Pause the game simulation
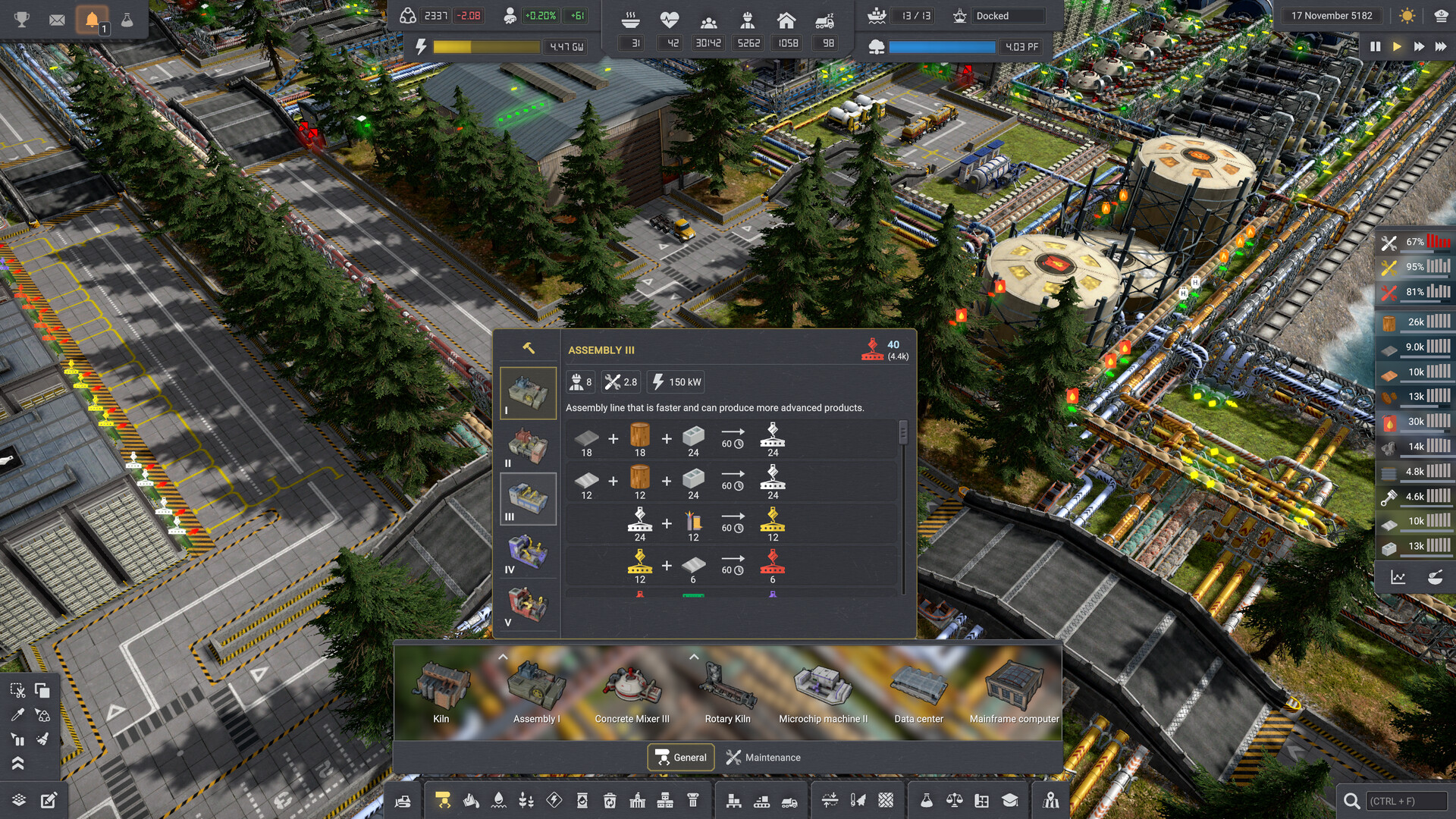Screen dimensions: 1456x819 pyautogui.click(x=1375, y=47)
